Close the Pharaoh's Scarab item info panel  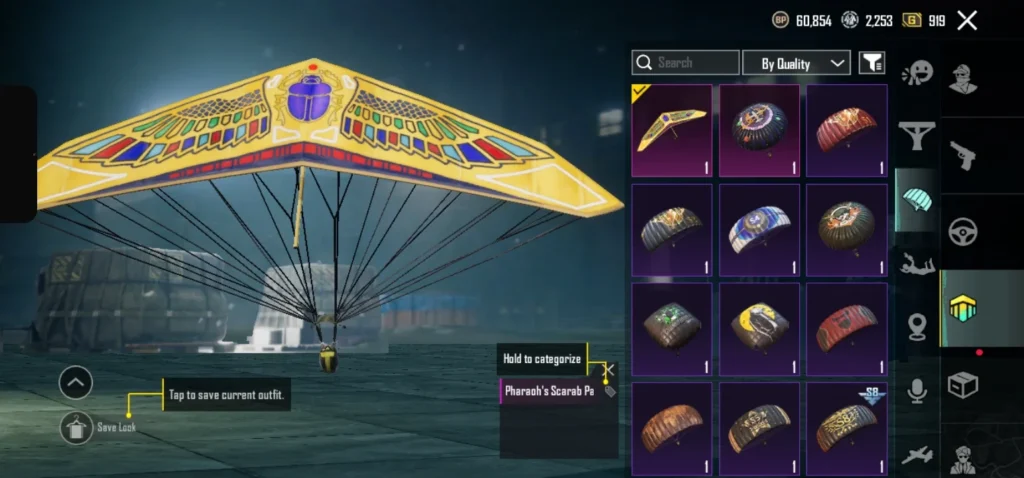pyautogui.click(x=609, y=370)
